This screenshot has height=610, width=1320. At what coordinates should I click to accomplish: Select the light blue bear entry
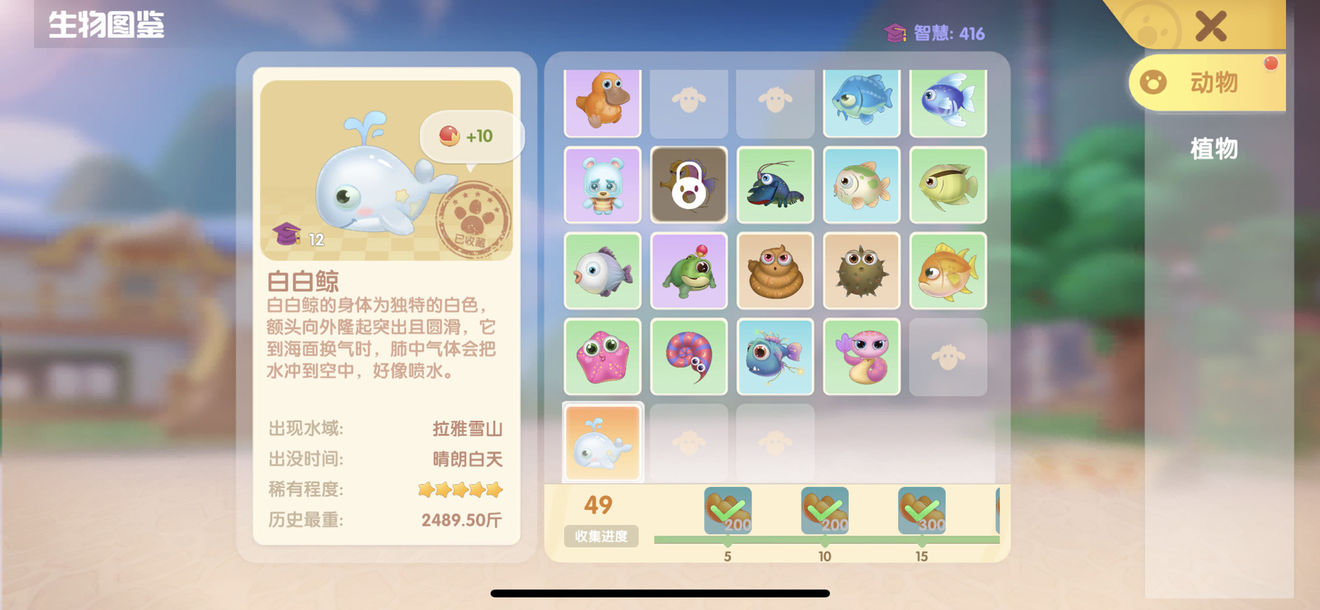[x=603, y=185]
